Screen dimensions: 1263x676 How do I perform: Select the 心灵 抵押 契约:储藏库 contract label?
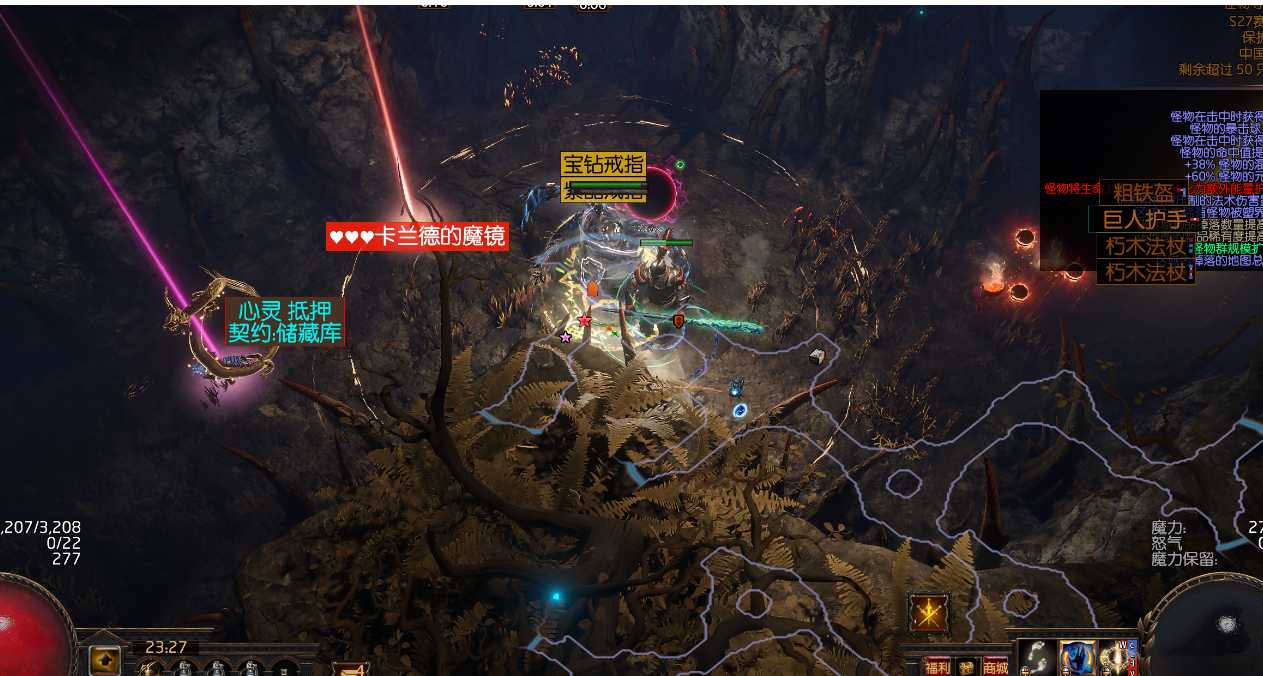285,322
